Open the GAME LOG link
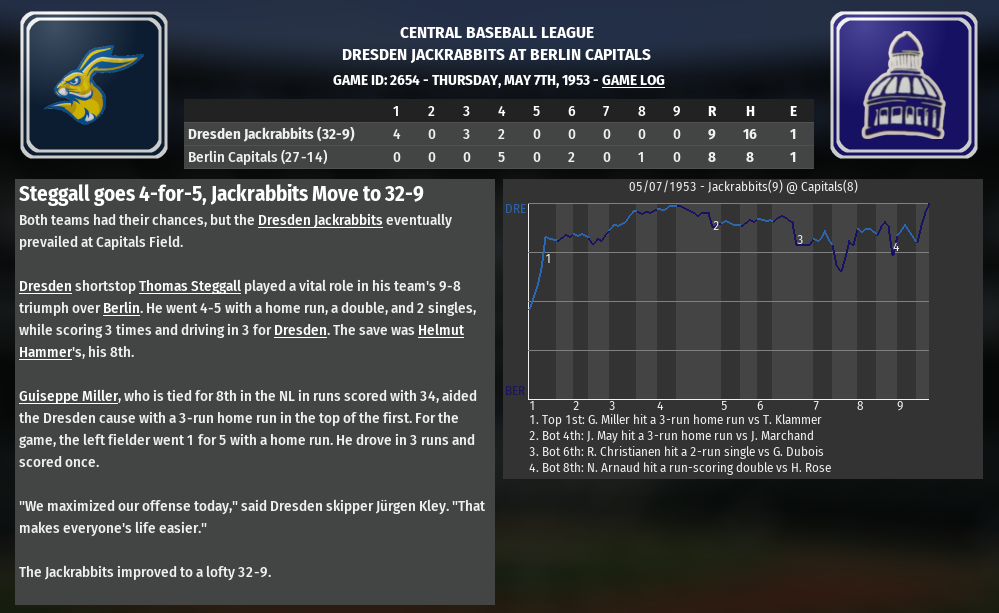Screen dimensions: 999x613 [x=633, y=80]
